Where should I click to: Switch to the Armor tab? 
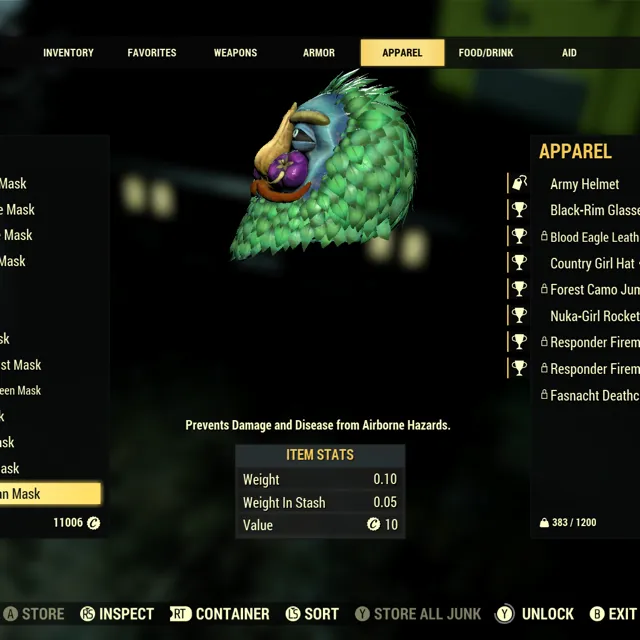[319, 53]
